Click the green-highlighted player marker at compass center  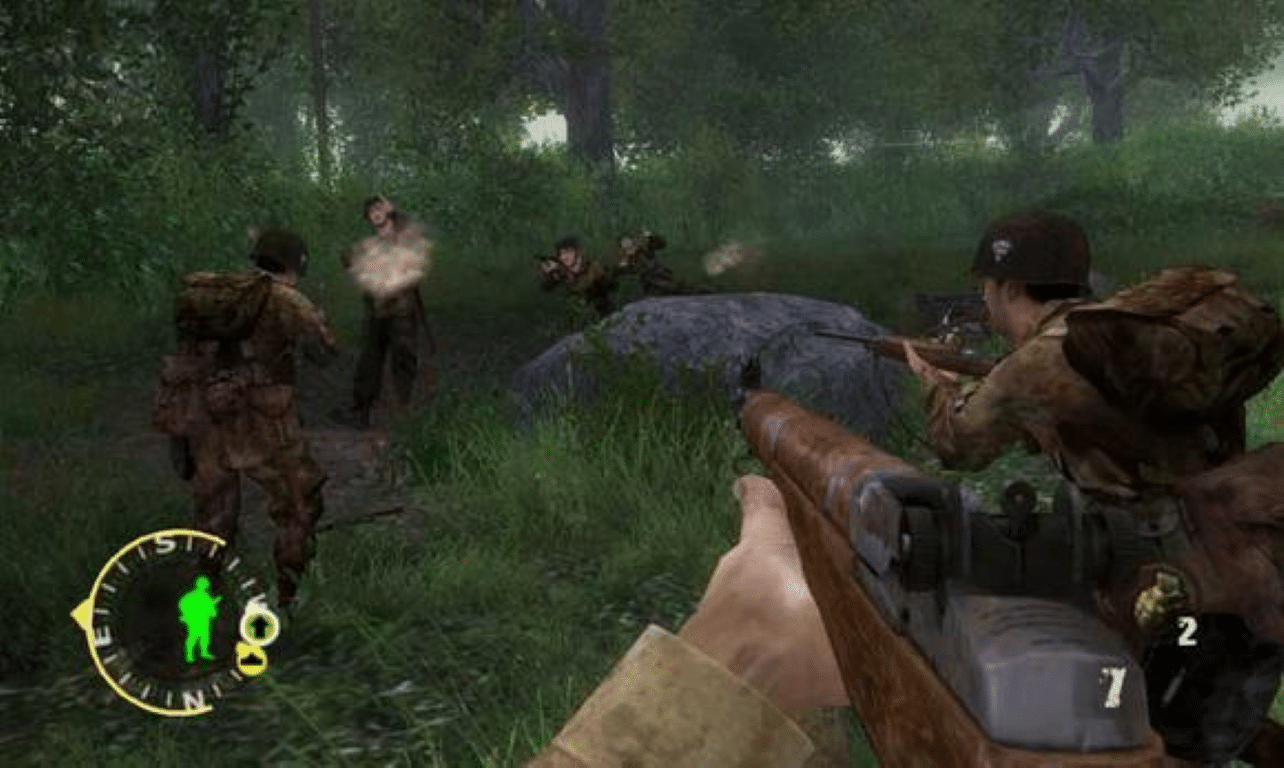pyautogui.click(x=195, y=616)
